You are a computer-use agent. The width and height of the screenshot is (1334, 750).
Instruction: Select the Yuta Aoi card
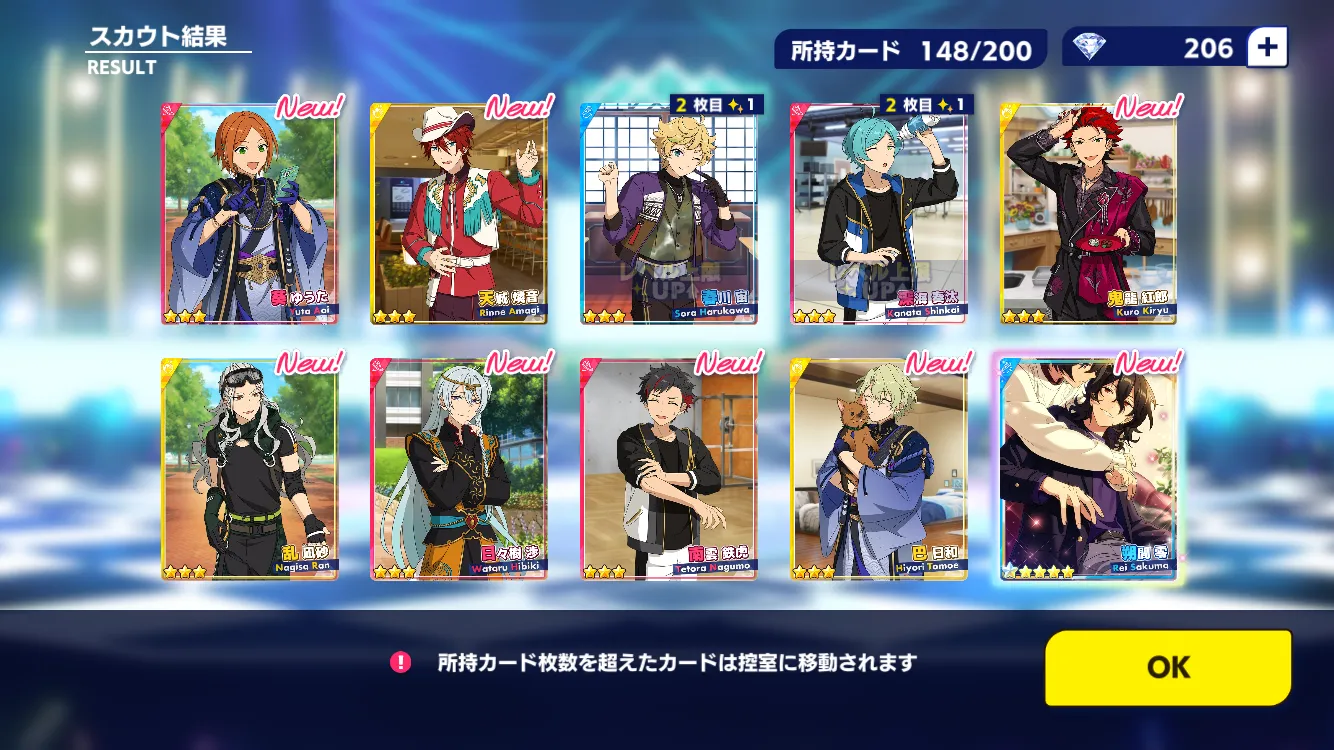tap(250, 214)
